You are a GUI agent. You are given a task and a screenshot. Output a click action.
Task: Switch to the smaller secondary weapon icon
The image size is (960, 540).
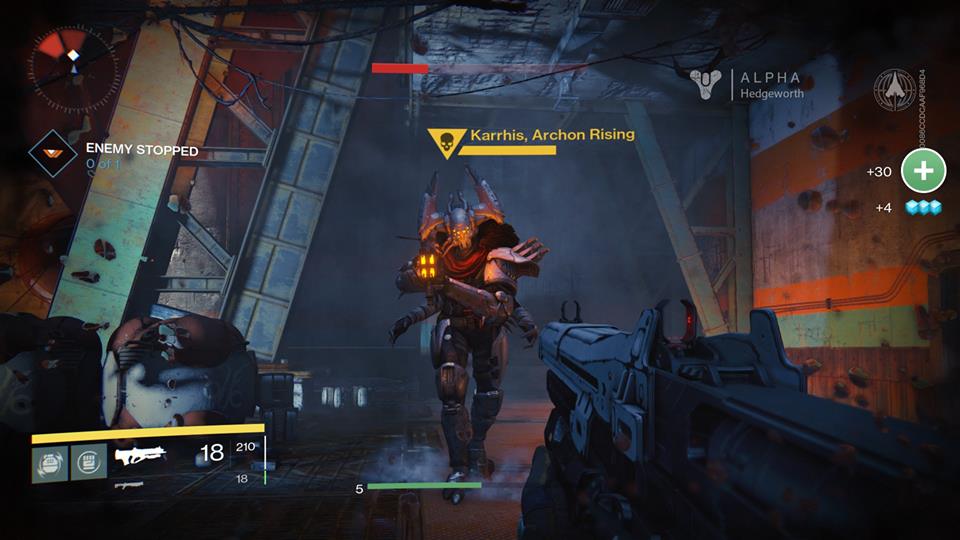click(129, 485)
